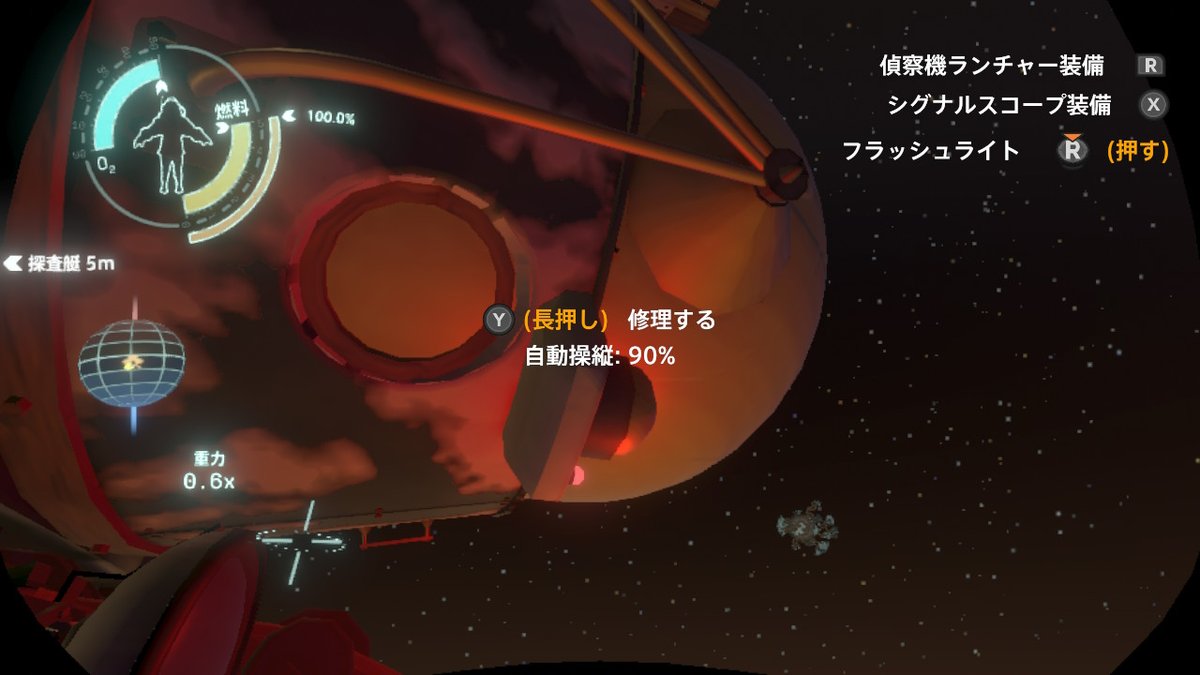Select the 偵察機ランチャー装備 action label
1200x675 pixels.
coord(991,66)
